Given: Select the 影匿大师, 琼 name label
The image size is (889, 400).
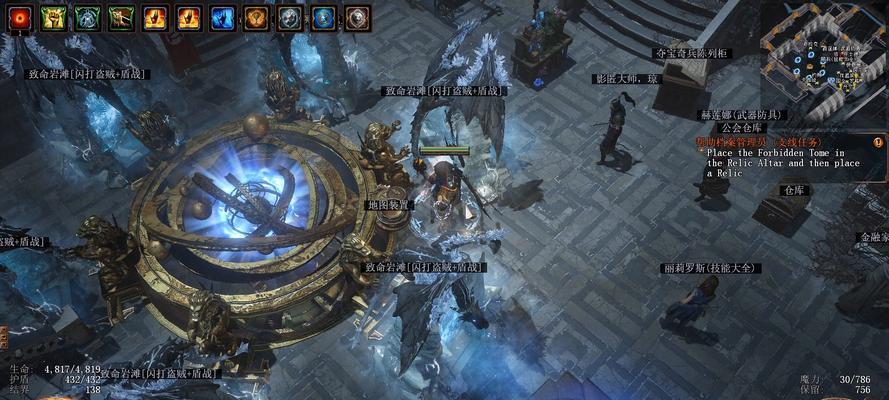Looking at the screenshot, I should (627, 78).
